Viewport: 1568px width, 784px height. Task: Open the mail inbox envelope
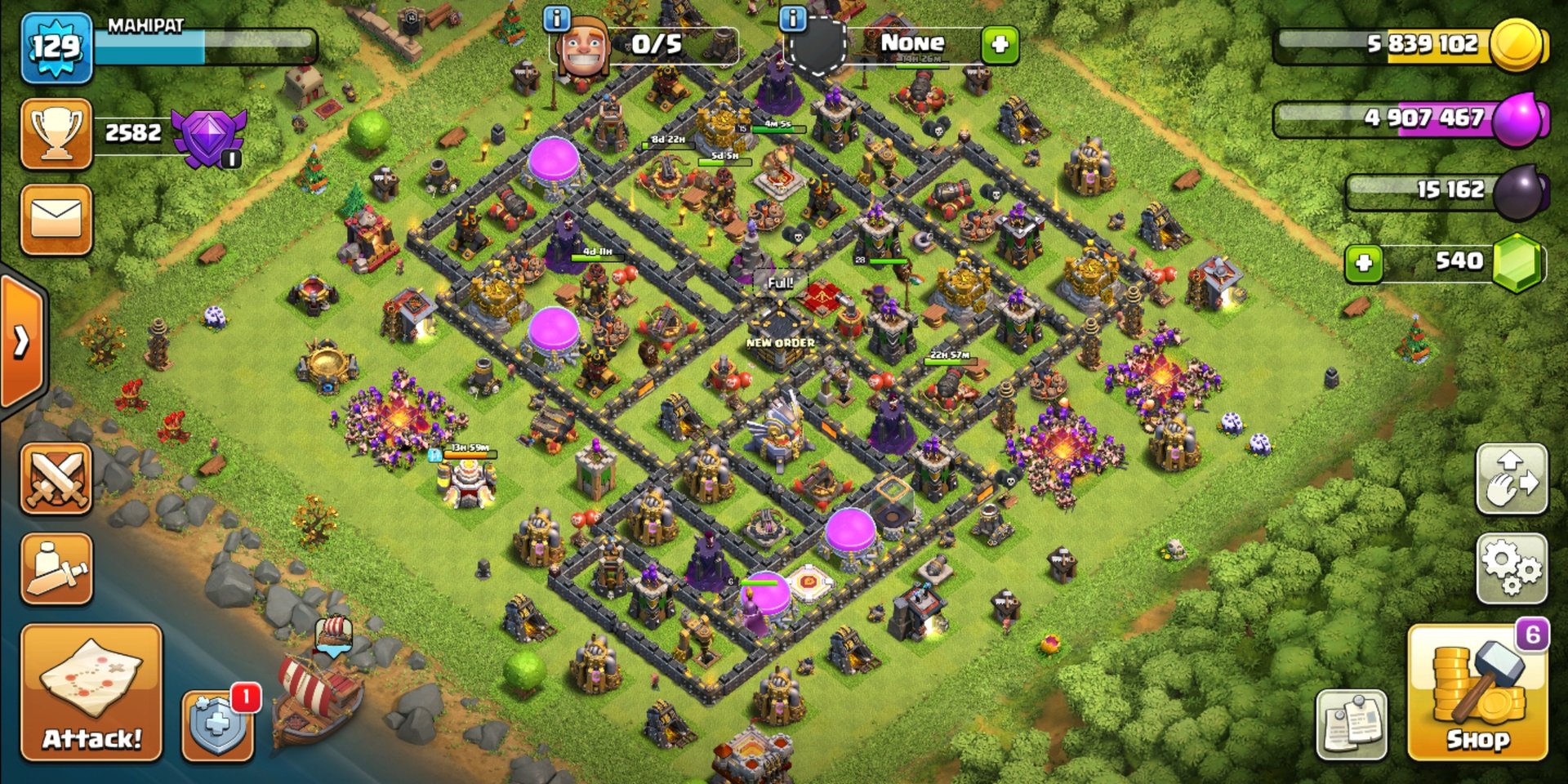pos(56,219)
